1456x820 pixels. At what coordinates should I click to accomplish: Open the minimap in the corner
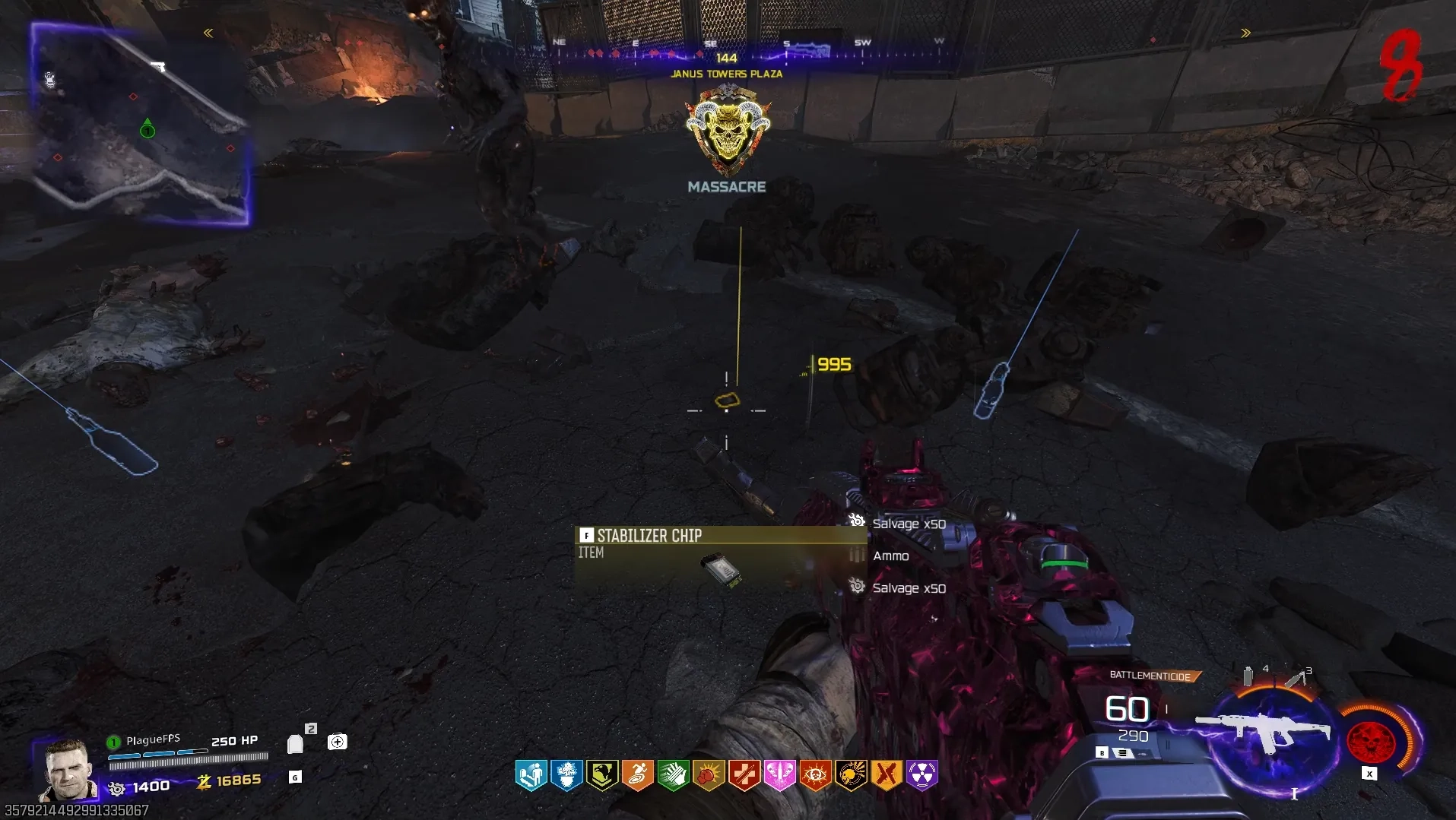[140, 124]
